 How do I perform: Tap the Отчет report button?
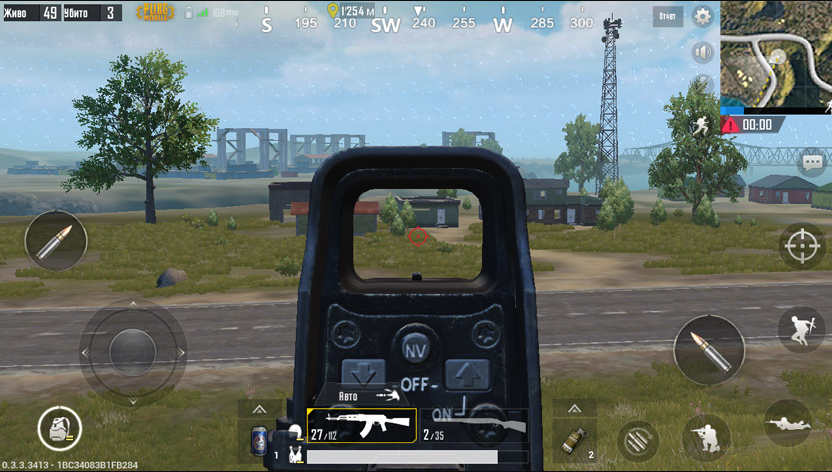pyautogui.click(x=667, y=16)
